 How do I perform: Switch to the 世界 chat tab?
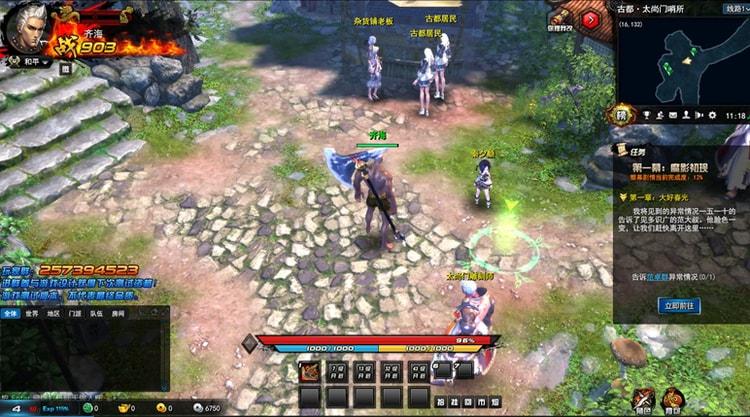click(32, 313)
